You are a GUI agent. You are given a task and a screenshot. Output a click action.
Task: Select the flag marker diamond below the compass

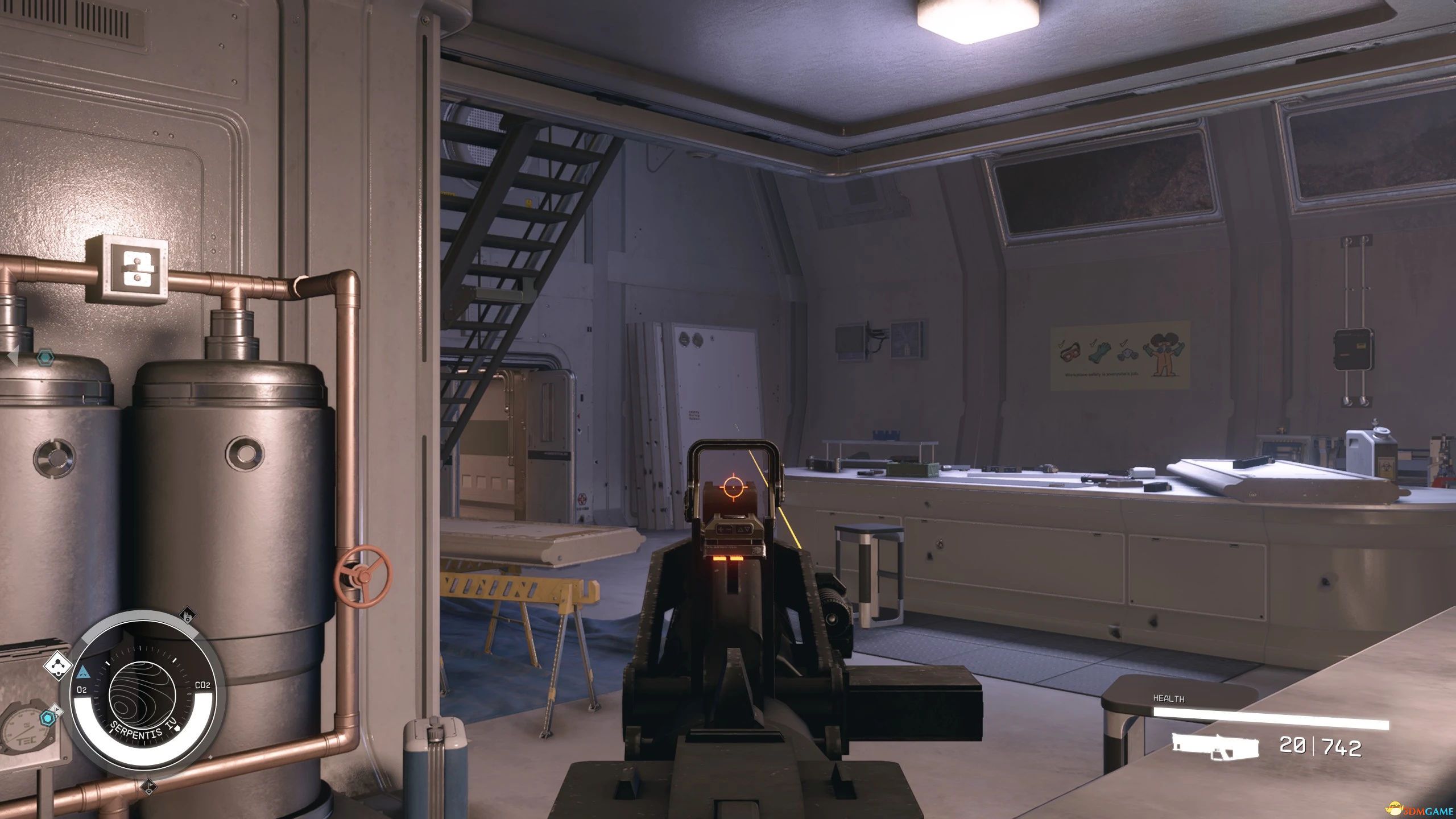point(150,787)
